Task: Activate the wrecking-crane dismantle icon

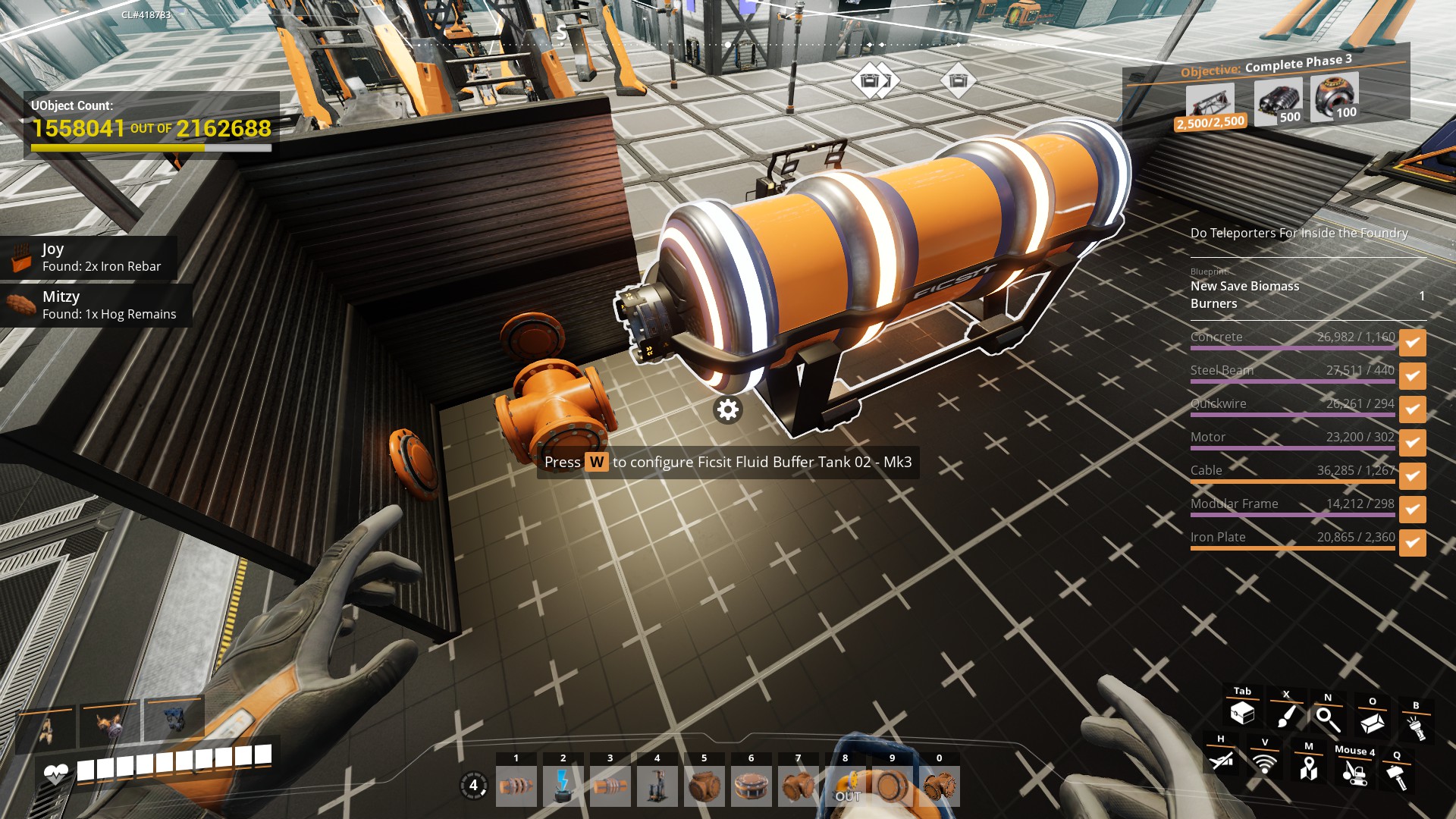Action: [x=1354, y=773]
